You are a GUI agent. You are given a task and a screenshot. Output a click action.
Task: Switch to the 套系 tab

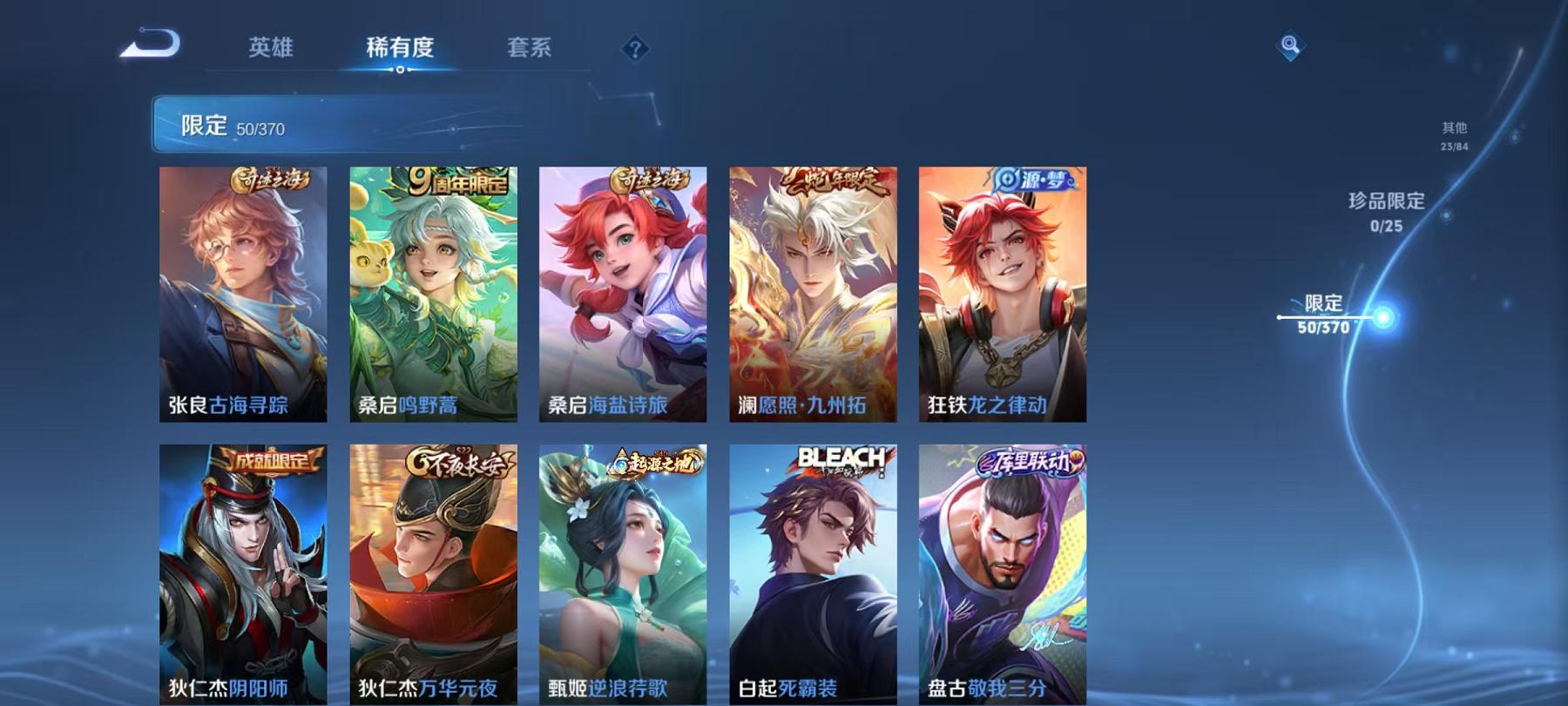point(531,50)
